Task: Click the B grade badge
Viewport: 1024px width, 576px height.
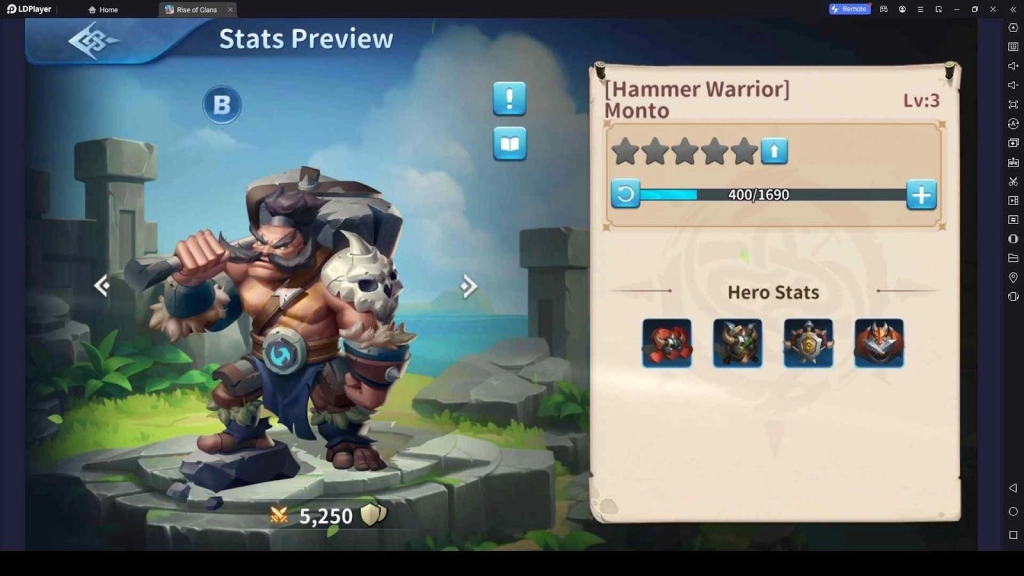Action: [222, 105]
